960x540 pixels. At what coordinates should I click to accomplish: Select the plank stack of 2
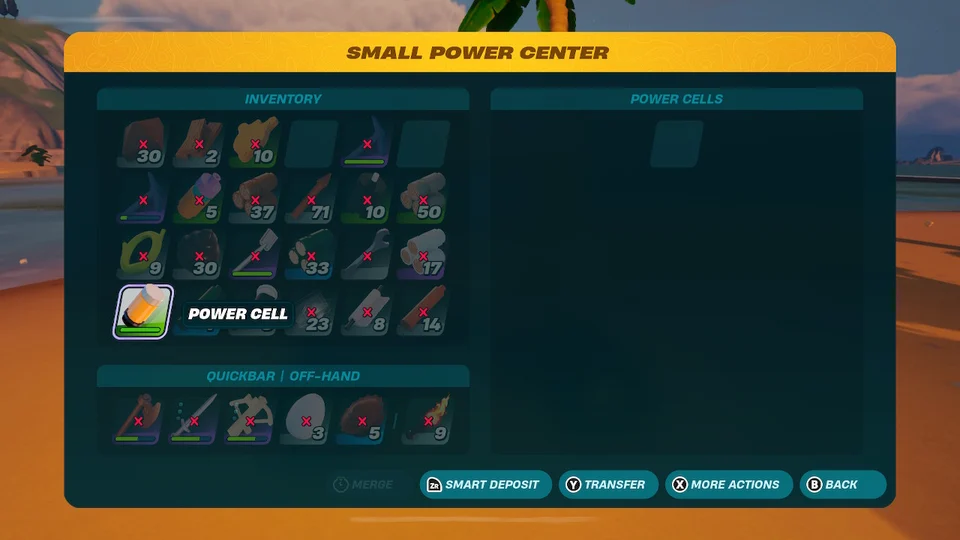(x=199, y=144)
